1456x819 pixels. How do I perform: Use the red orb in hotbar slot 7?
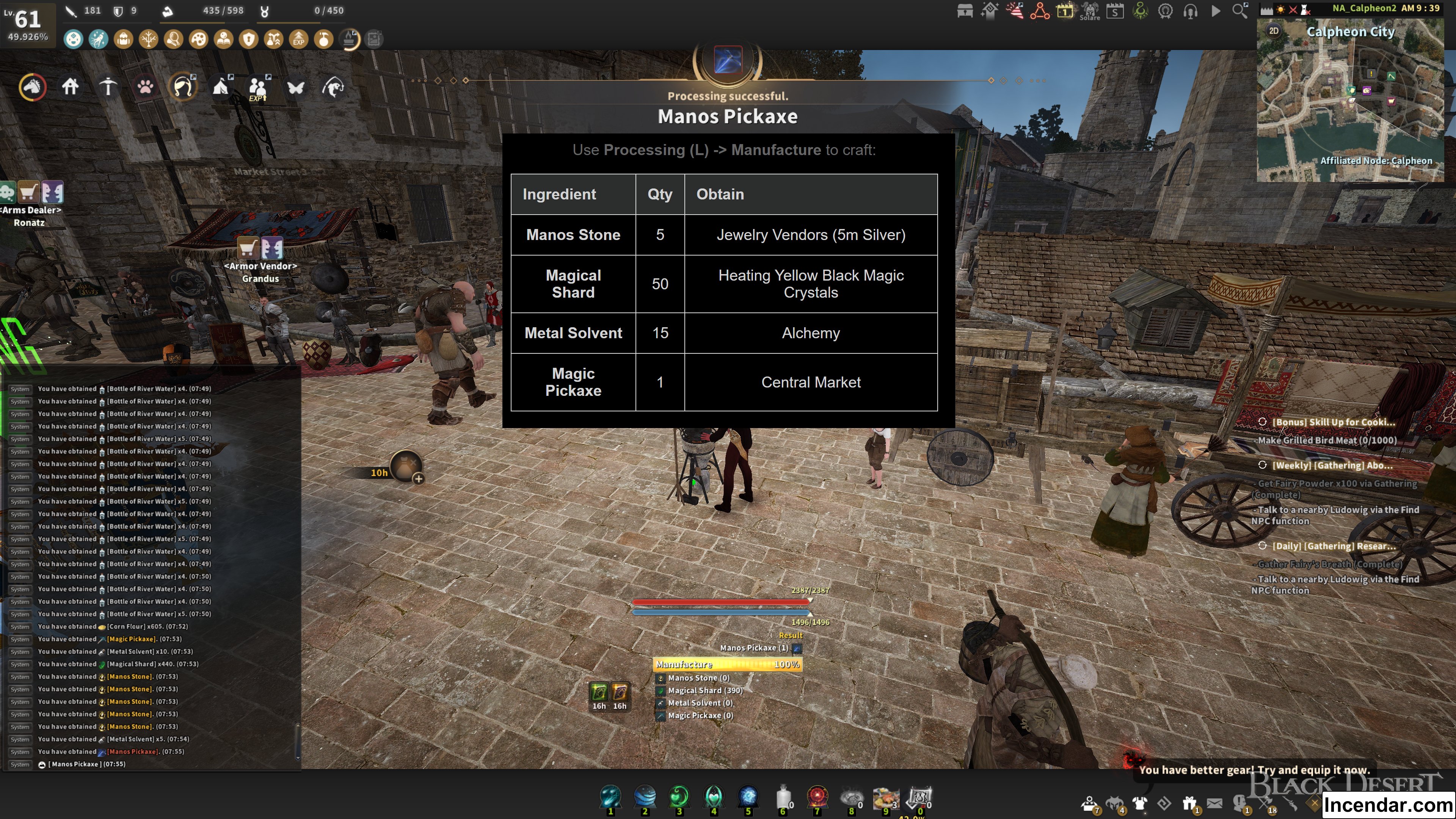click(817, 797)
